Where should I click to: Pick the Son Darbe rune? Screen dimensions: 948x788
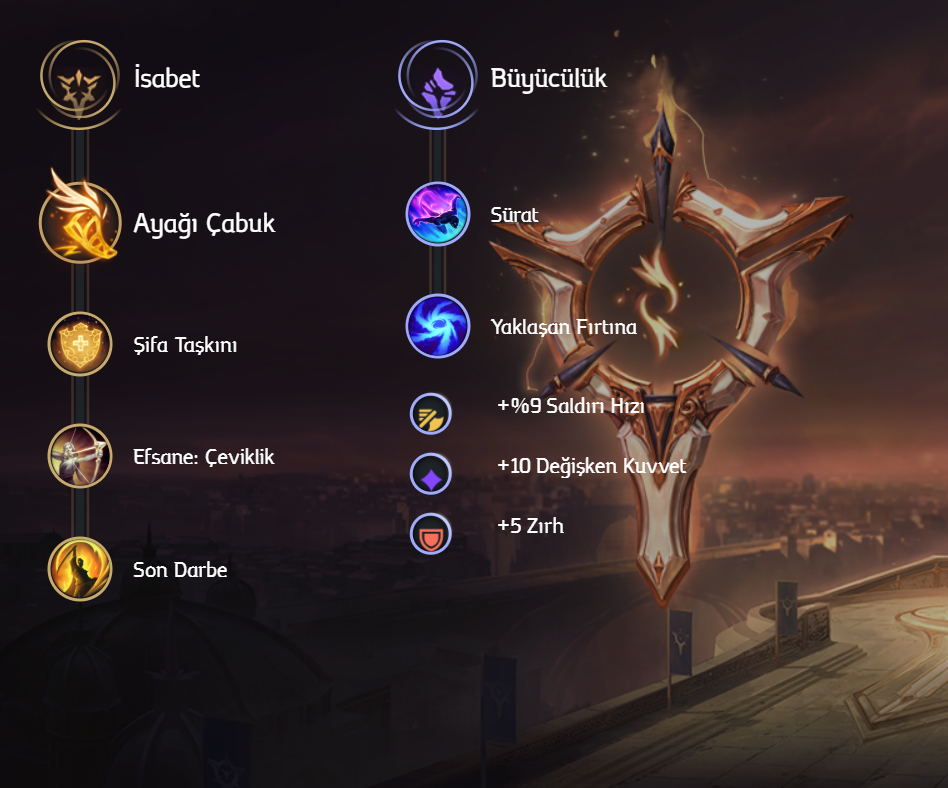coord(80,569)
